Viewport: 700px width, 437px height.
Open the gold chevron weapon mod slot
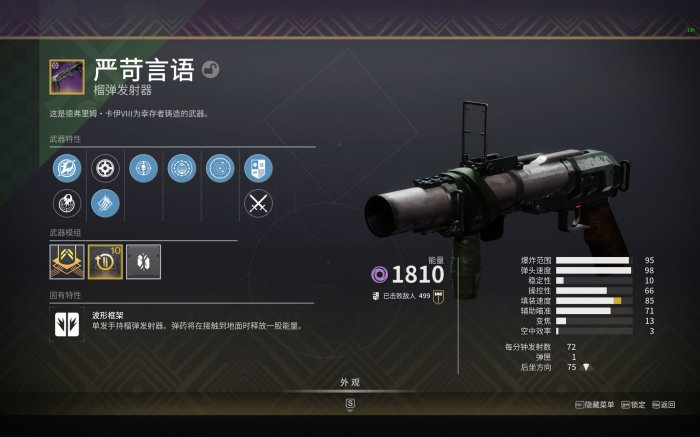coord(66,261)
